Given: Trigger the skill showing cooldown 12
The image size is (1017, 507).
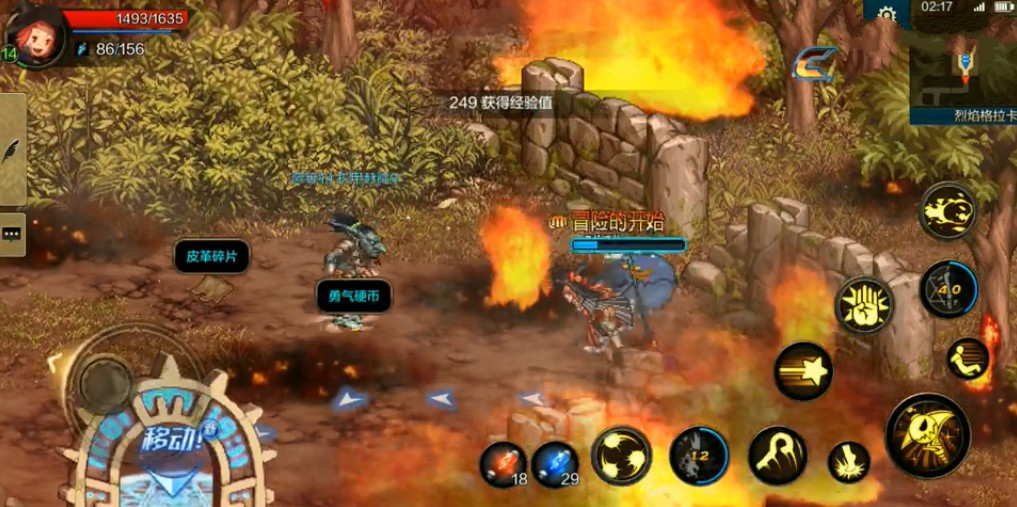Looking at the screenshot, I should 699,456.
